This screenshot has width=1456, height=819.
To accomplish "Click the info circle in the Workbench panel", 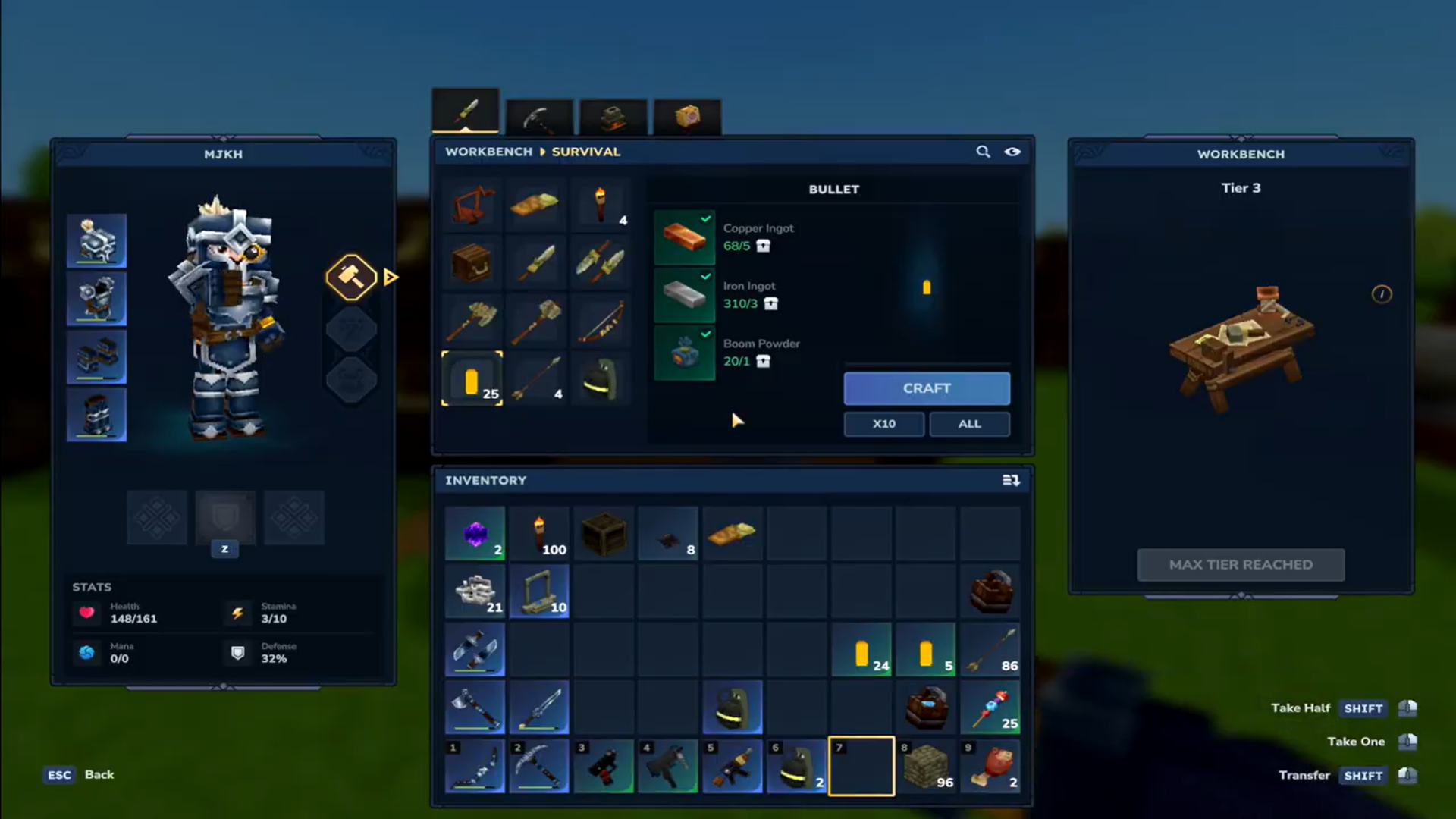I will click(x=1382, y=296).
